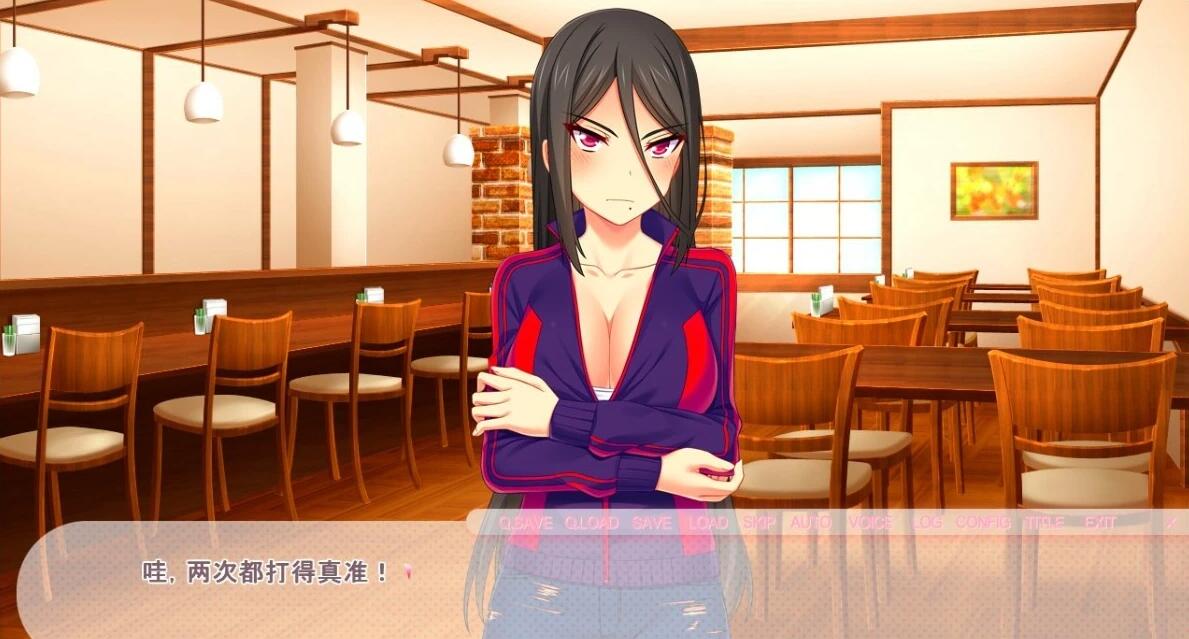Return to the TITLE screen

1043,522
